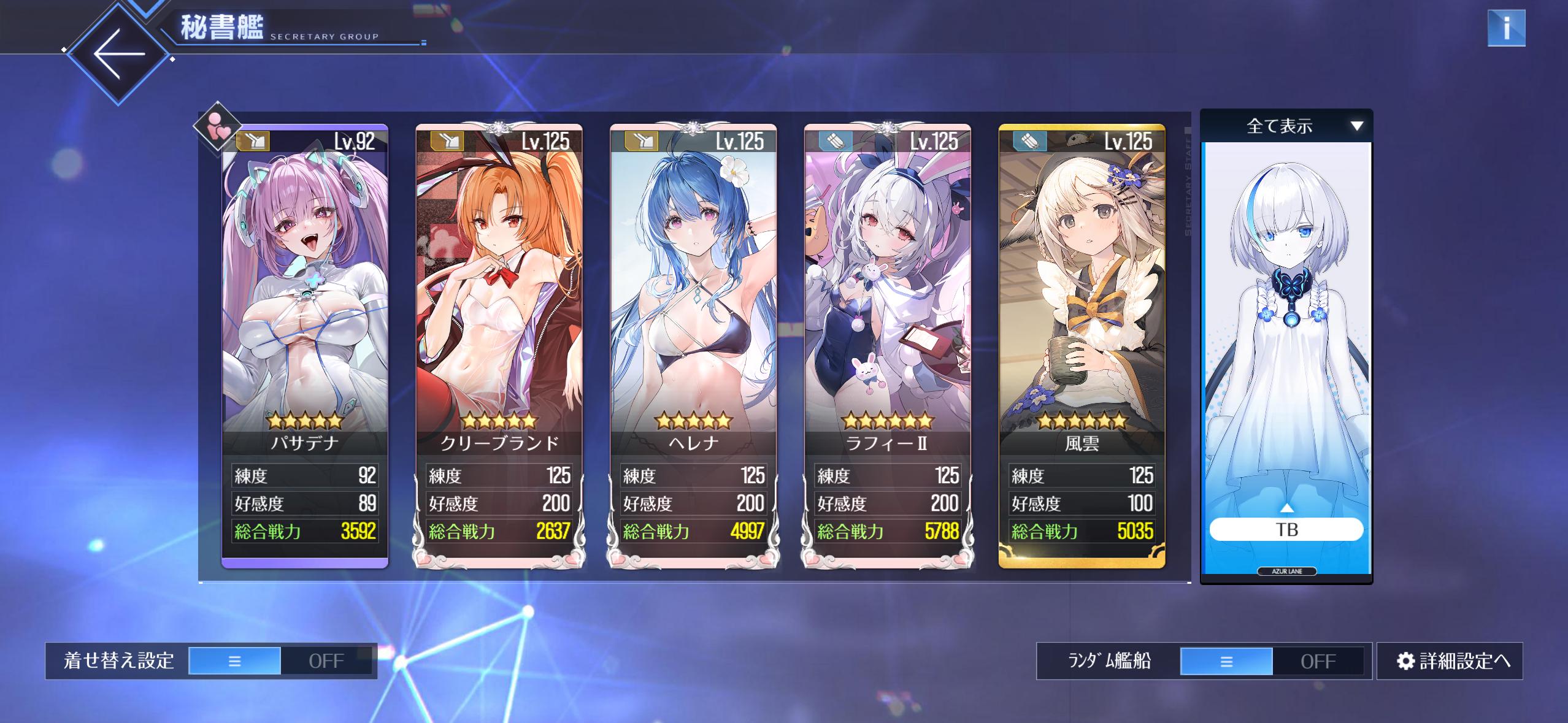Go back using the arrow button
Screen dimensions: 1568x723
[x=118, y=54]
